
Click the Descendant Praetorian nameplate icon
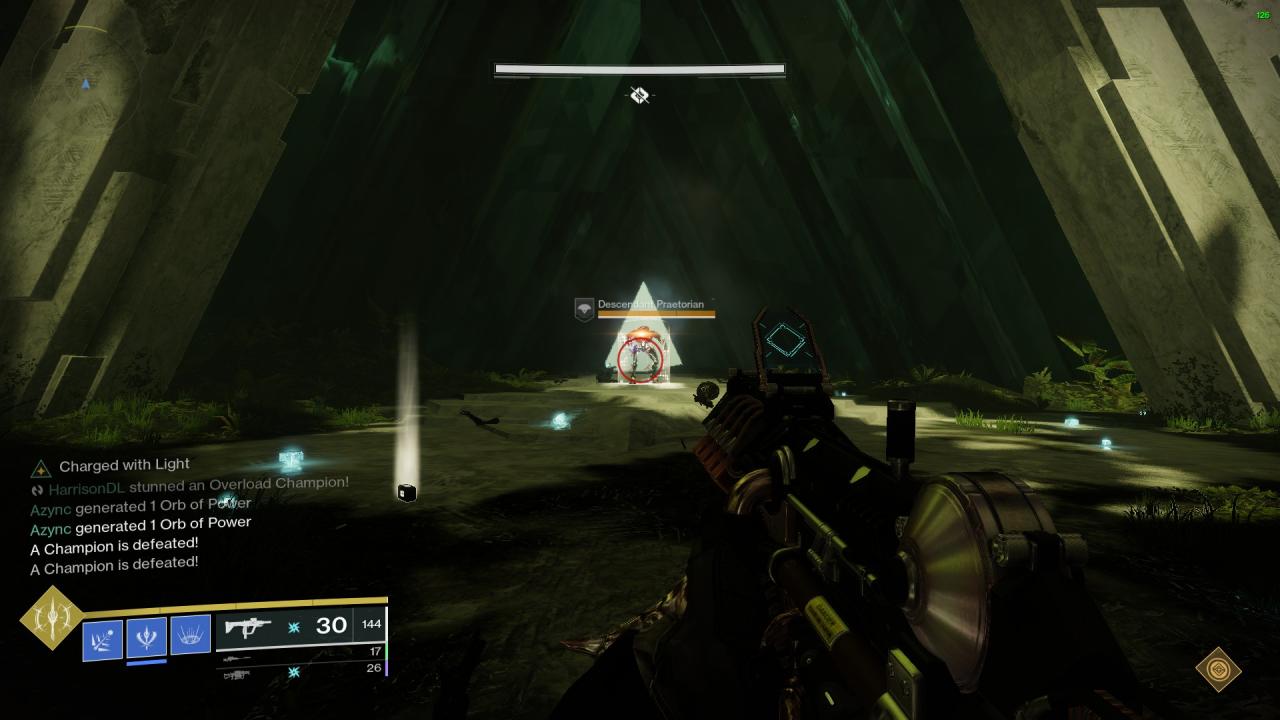pyautogui.click(x=584, y=309)
